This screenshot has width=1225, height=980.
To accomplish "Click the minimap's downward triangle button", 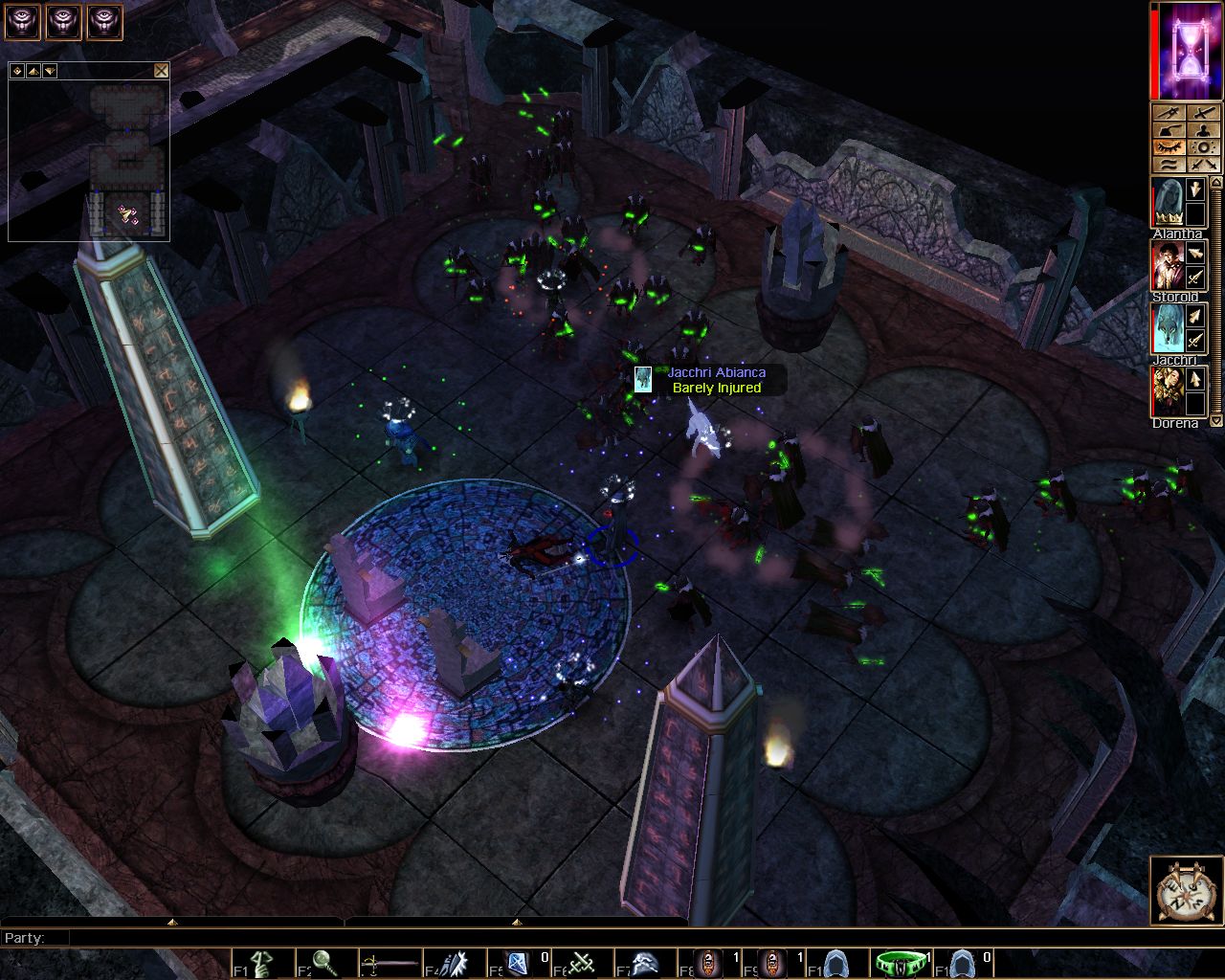I will (49, 71).
